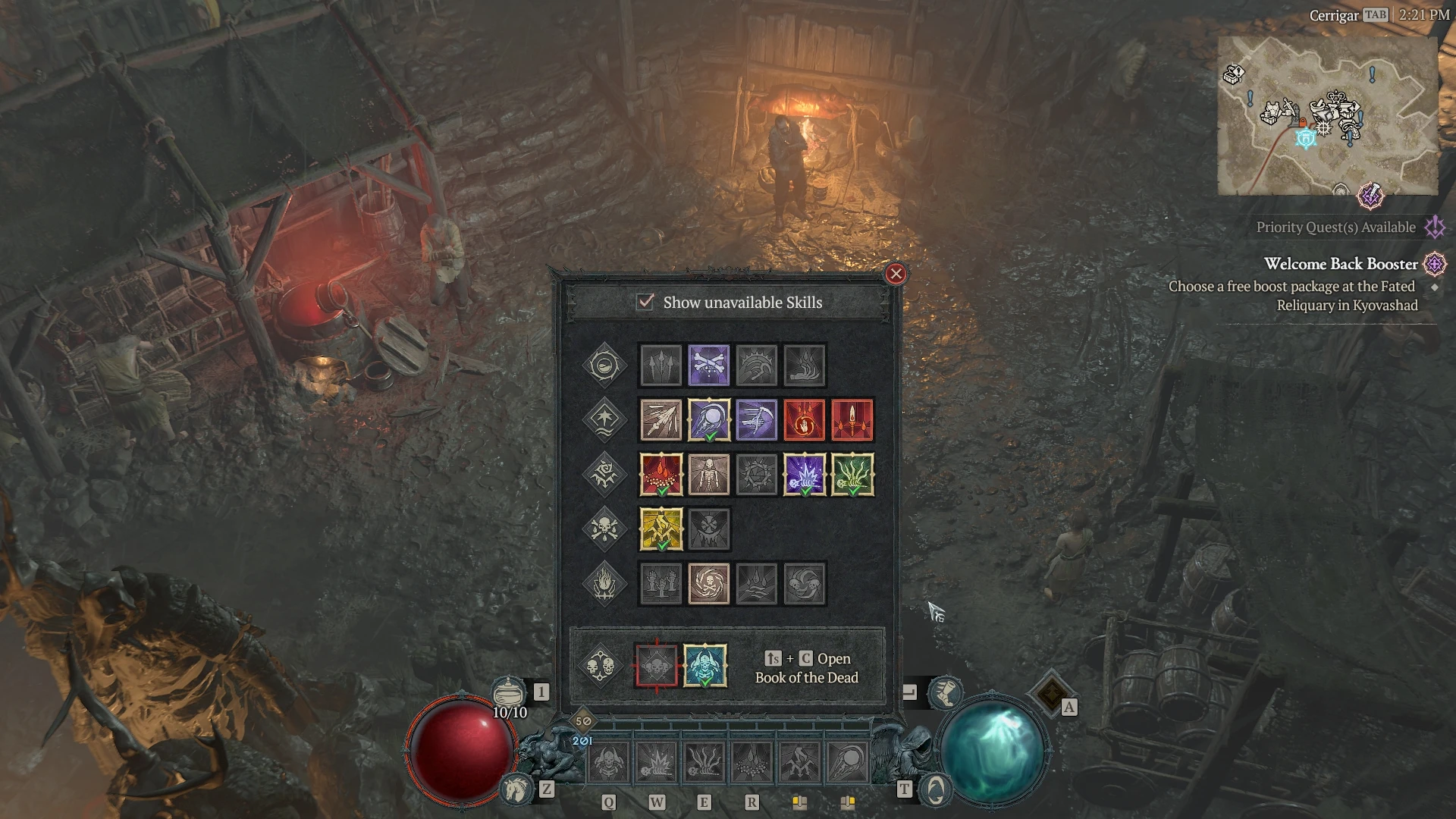Pick the red Blood Lance dagger skill
The height and width of the screenshot is (819, 1456).
[852, 420]
